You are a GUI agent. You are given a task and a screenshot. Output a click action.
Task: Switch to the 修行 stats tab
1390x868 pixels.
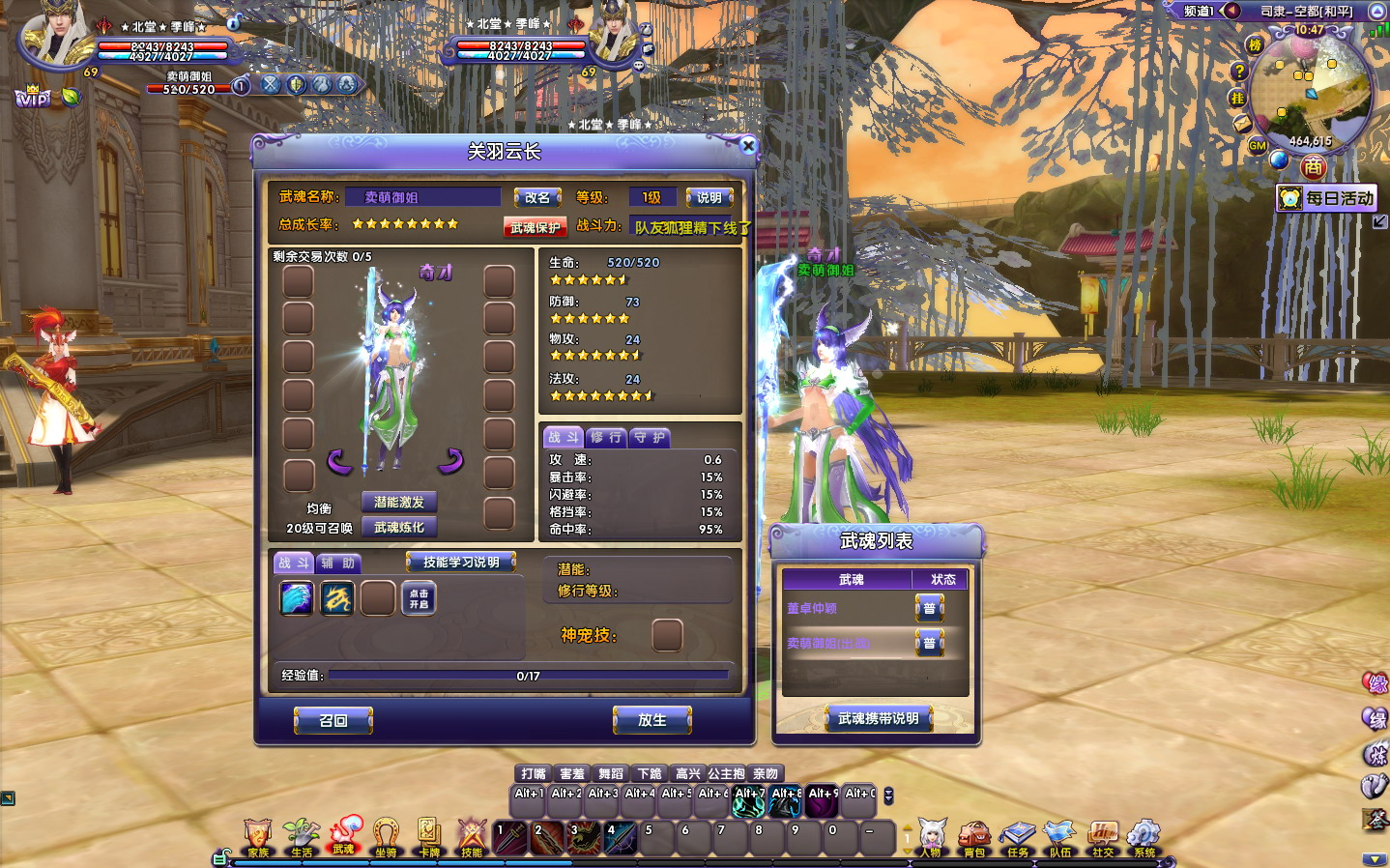pos(606,437)
